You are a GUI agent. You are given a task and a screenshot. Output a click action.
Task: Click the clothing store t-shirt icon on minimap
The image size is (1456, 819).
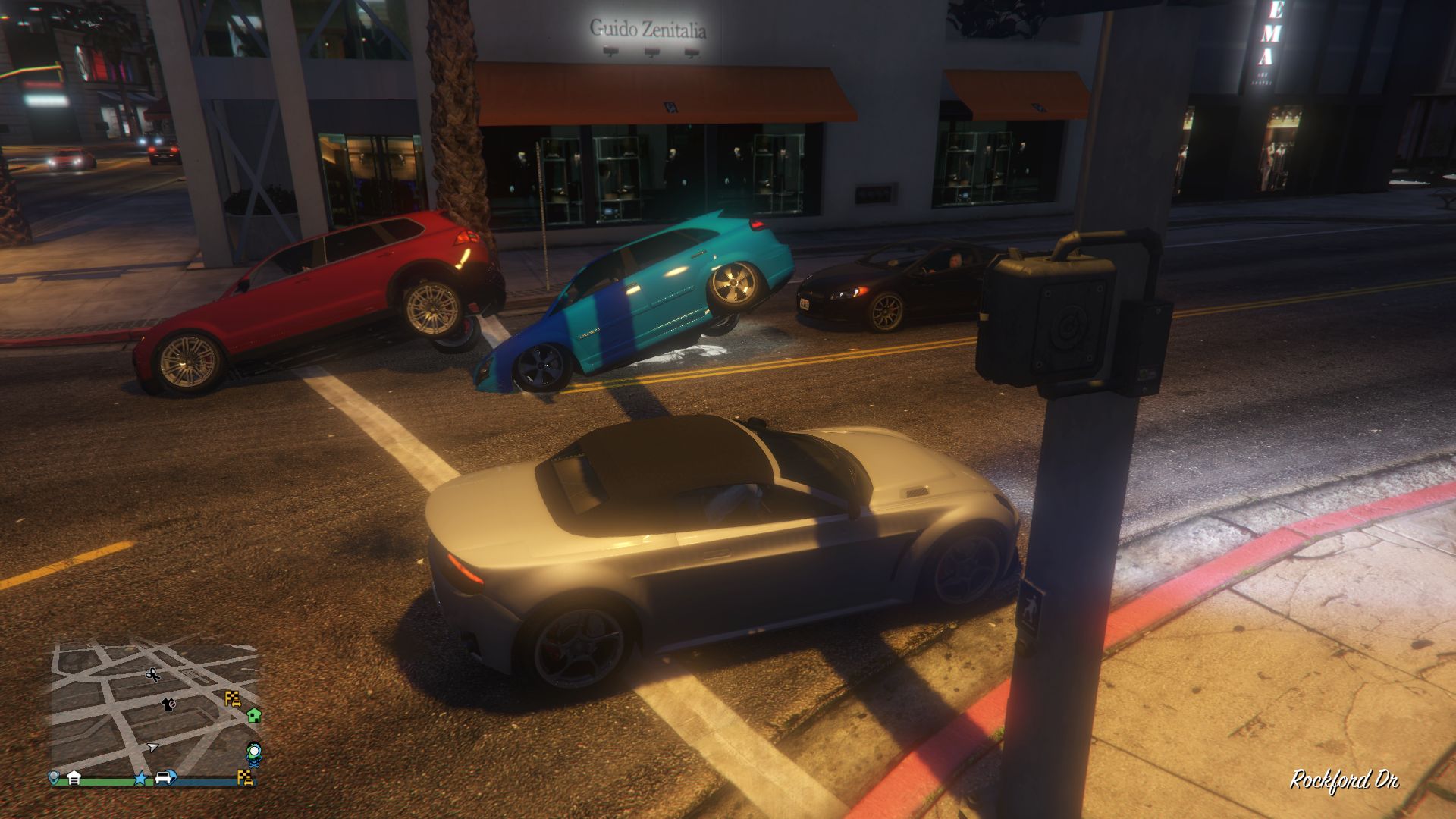[x=168, y=704]
